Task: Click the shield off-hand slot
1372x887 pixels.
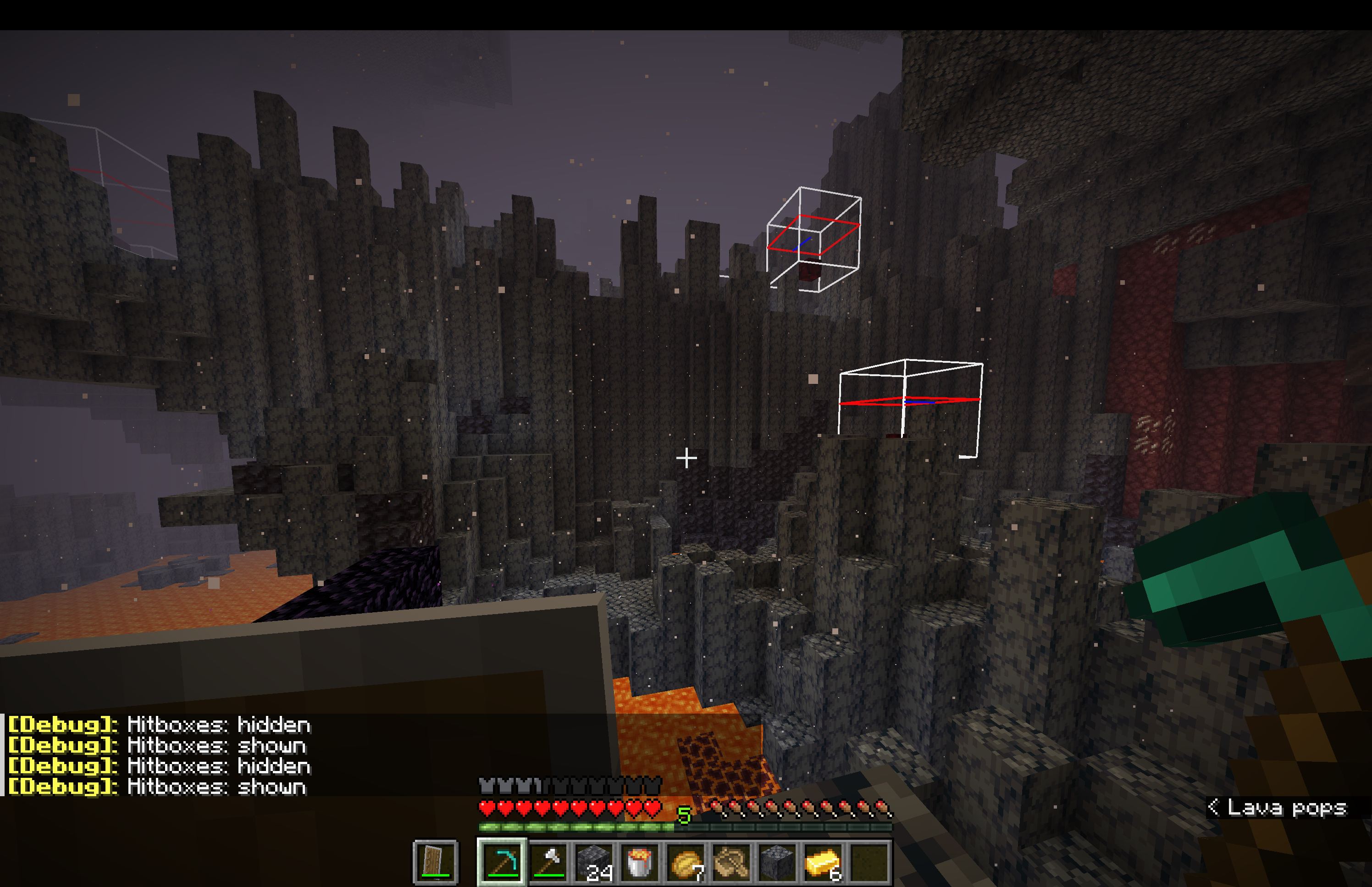Action: pos(436,862)
